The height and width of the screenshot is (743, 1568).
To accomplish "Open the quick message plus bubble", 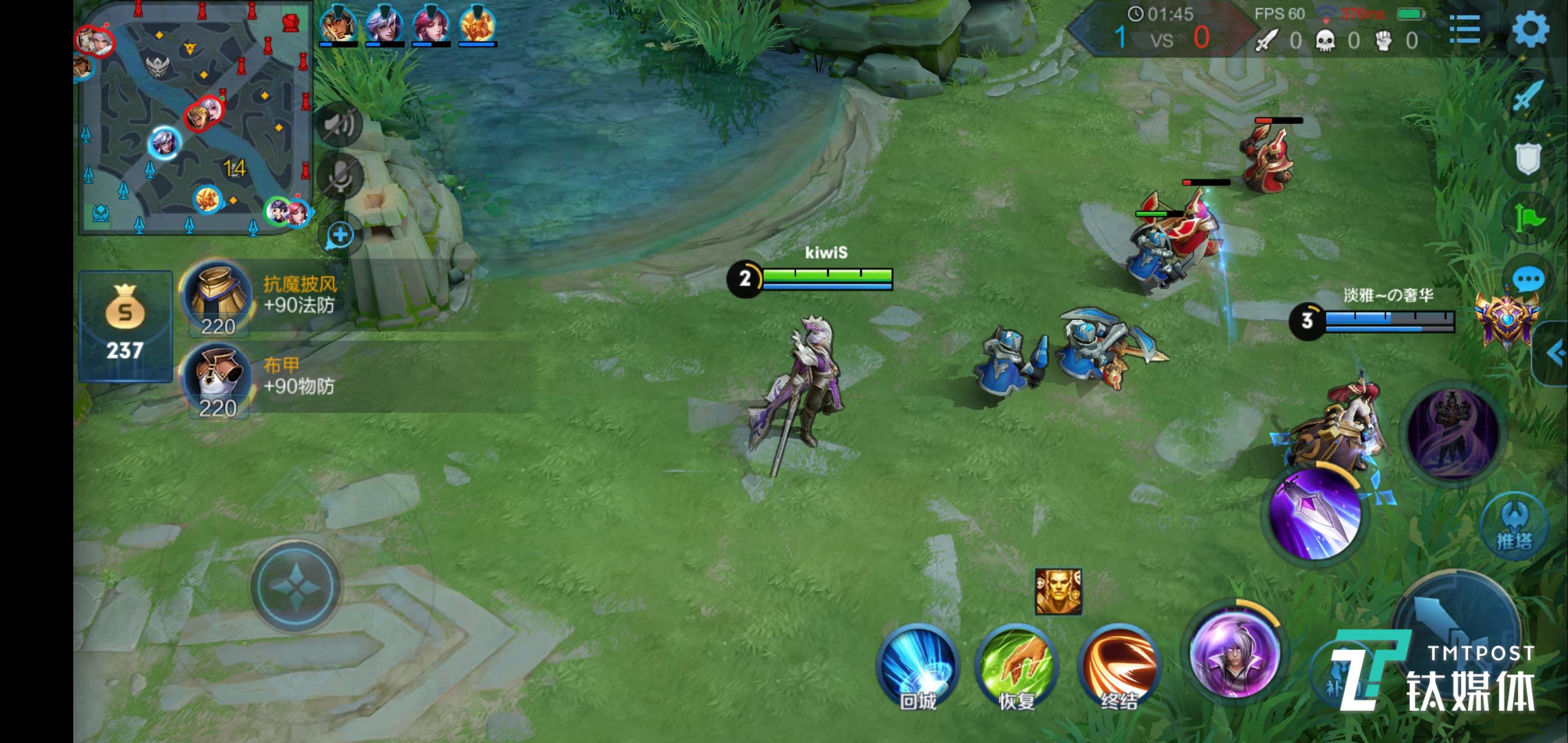I will tap(340, 235).
